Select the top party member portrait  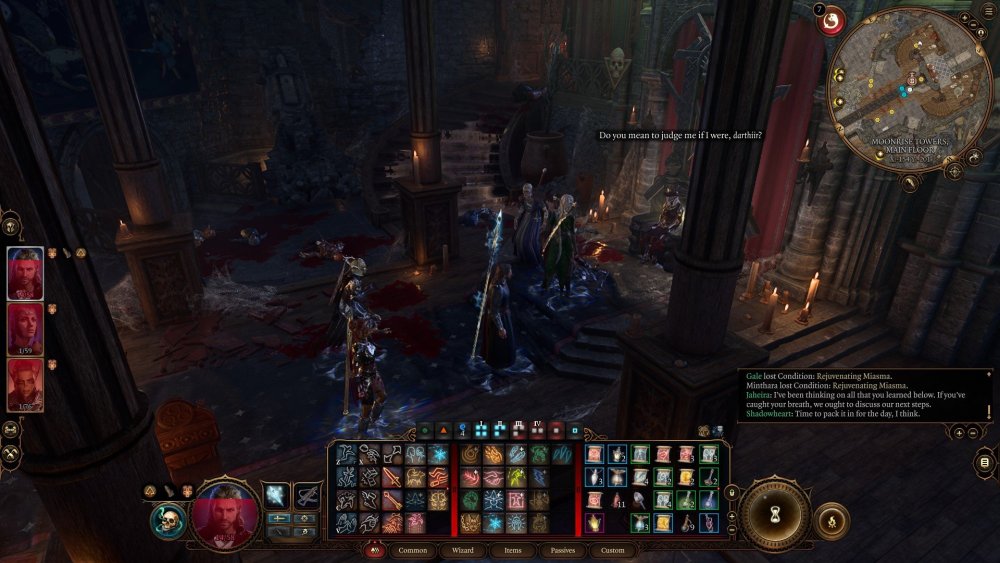click(25, 272)
